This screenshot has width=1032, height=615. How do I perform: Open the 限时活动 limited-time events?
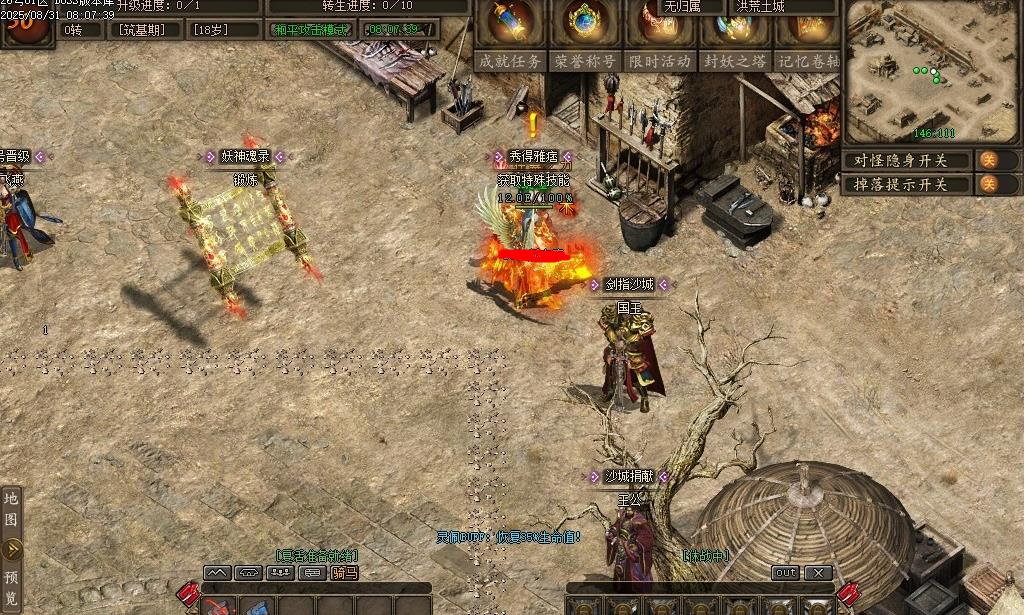[x=660, y=61]
